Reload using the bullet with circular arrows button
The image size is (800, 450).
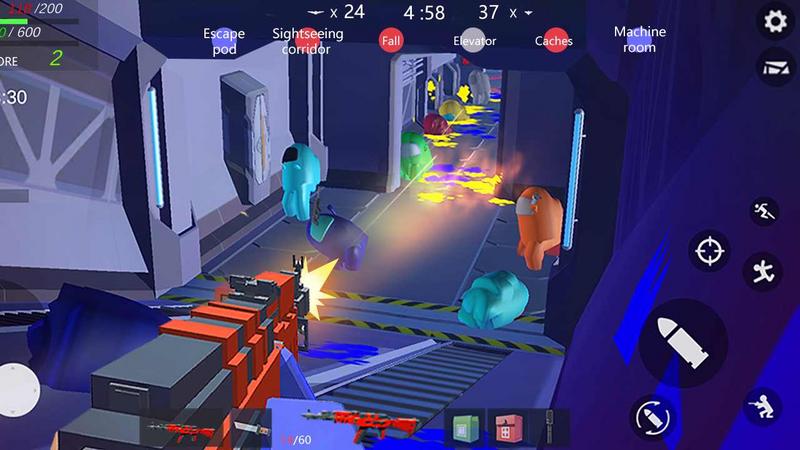[x=650, y=416]
